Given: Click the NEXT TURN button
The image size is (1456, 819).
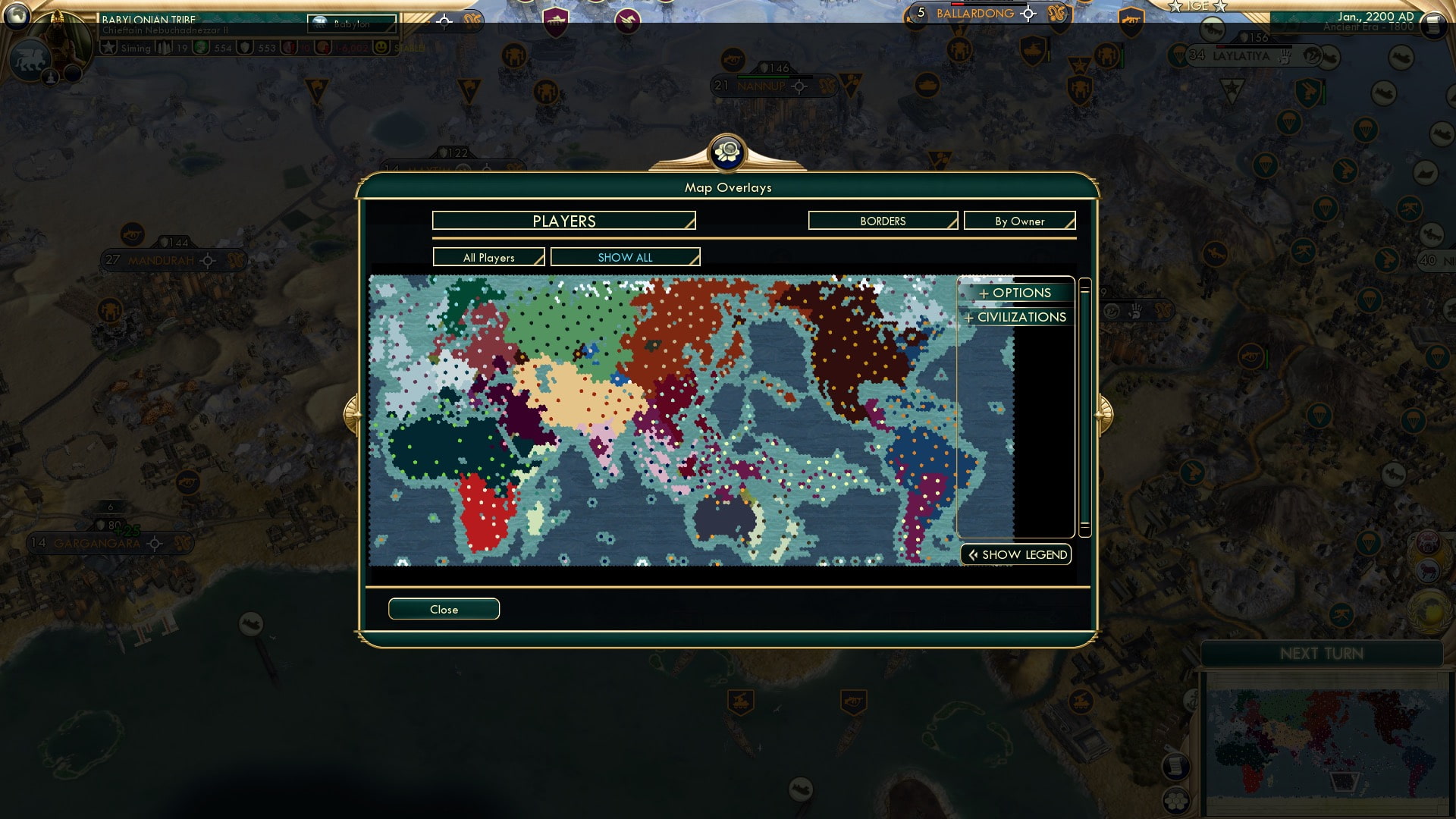Looking at the screenshot, I should [1323, 653].
